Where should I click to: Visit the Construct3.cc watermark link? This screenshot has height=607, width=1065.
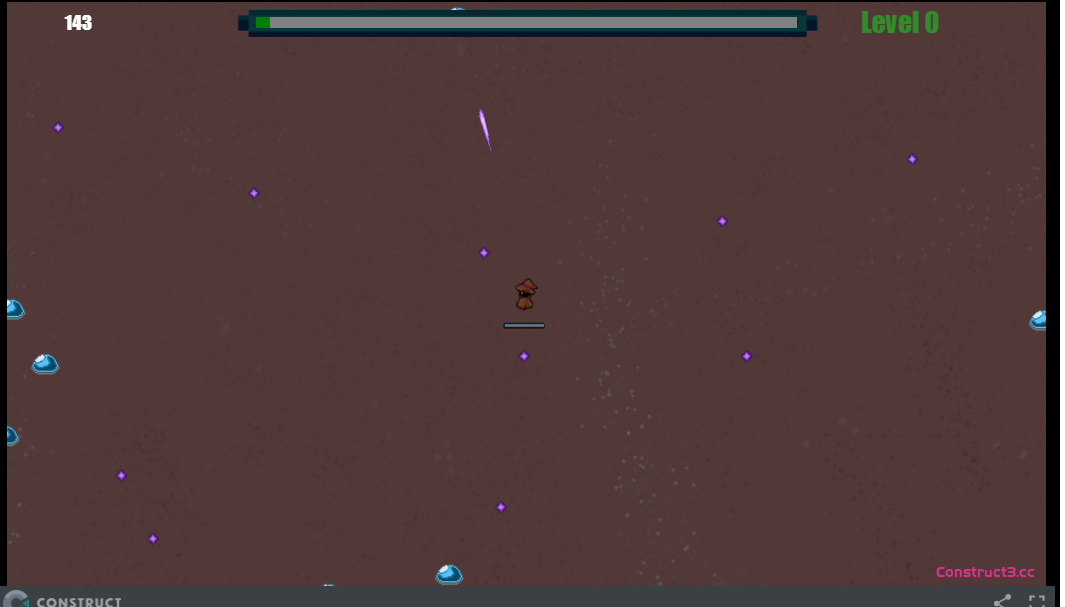click(984, 572)
